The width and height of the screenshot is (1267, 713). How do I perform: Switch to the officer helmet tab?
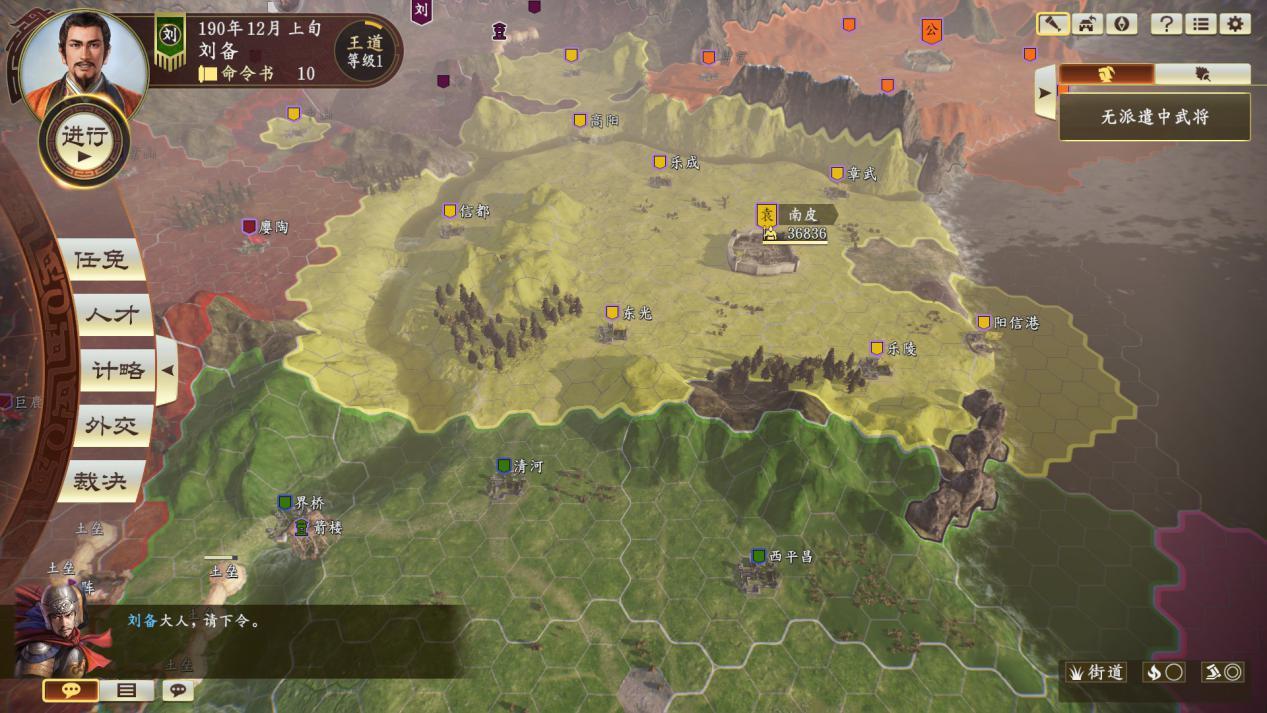(1106, 74)
